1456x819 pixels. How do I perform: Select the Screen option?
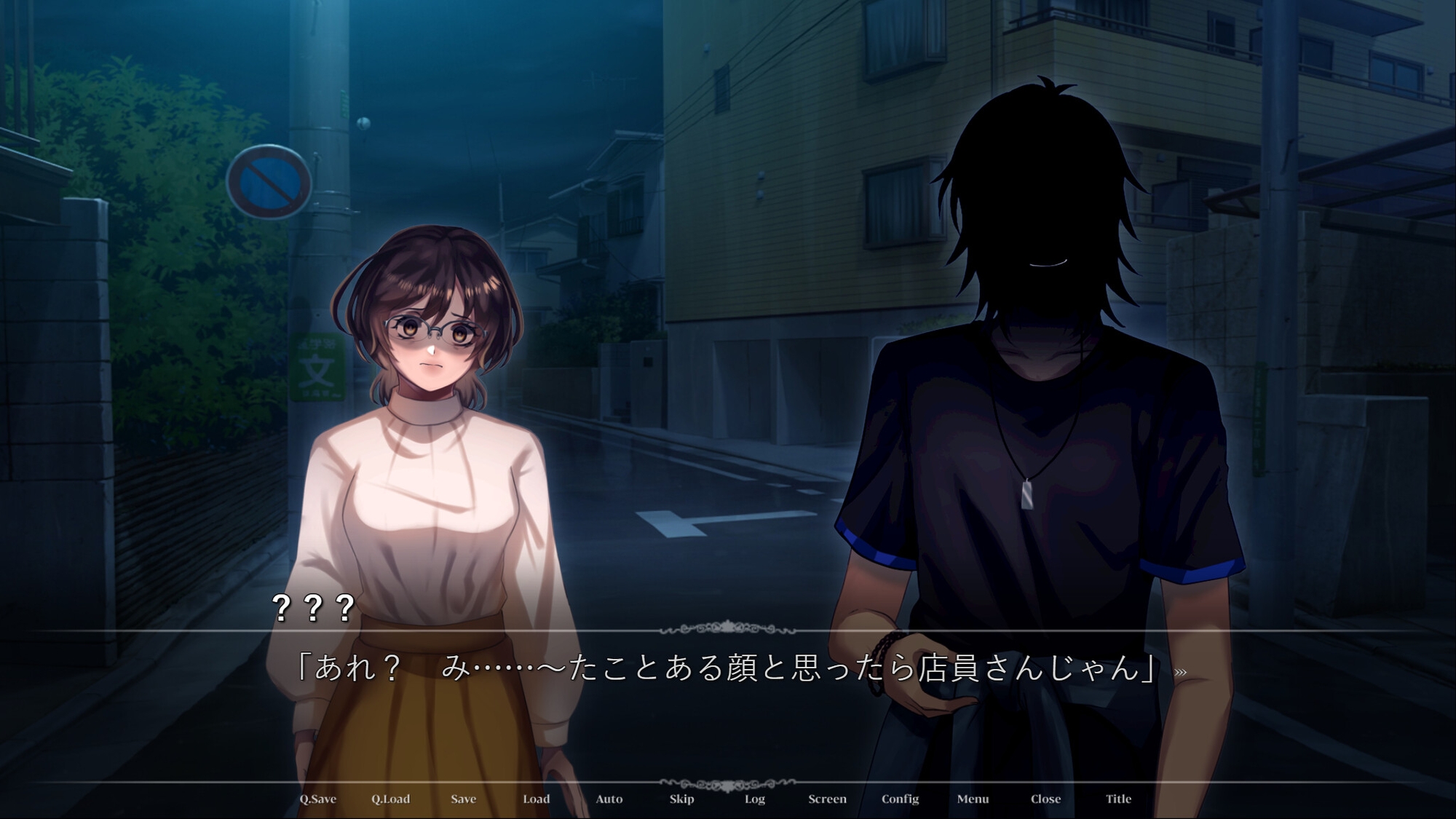[x=827, y=799]
